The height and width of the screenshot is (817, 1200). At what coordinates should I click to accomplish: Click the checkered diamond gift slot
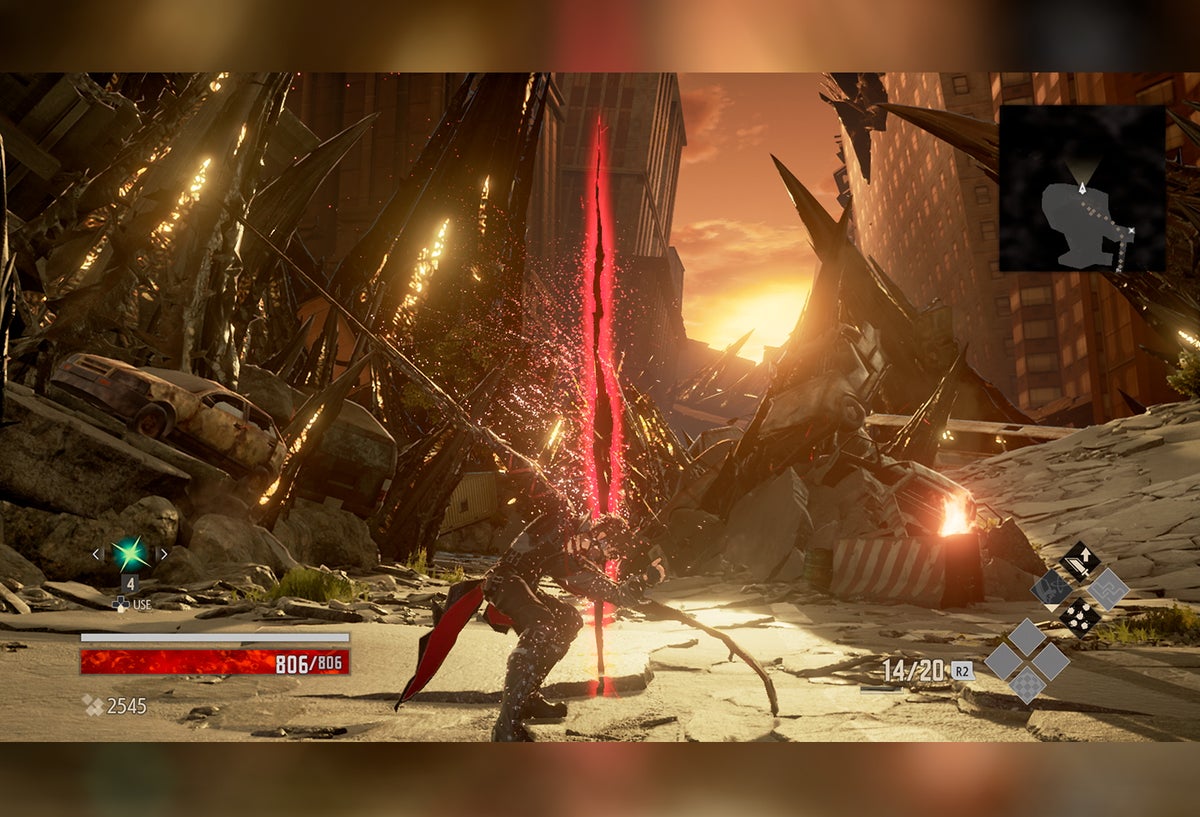pyautogui.click(x=1027, y=685)
